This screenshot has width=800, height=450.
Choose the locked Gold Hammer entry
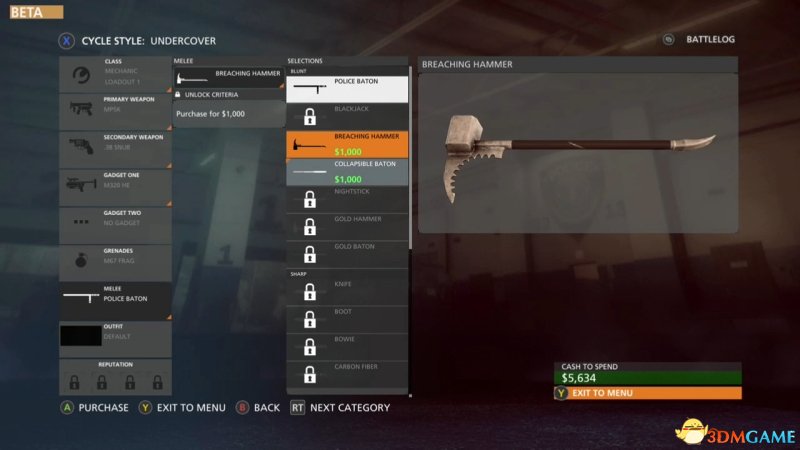pos(347,226)
